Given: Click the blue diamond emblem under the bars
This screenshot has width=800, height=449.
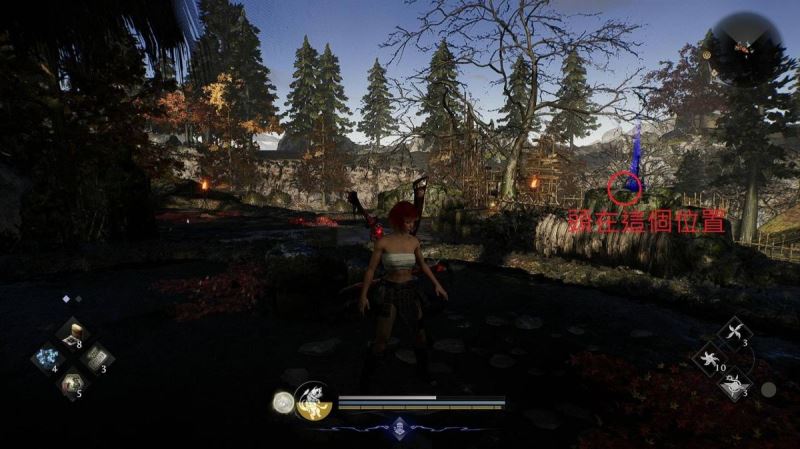Looking at the screenshot, I should pyautogui.click(x=399, y=424).
